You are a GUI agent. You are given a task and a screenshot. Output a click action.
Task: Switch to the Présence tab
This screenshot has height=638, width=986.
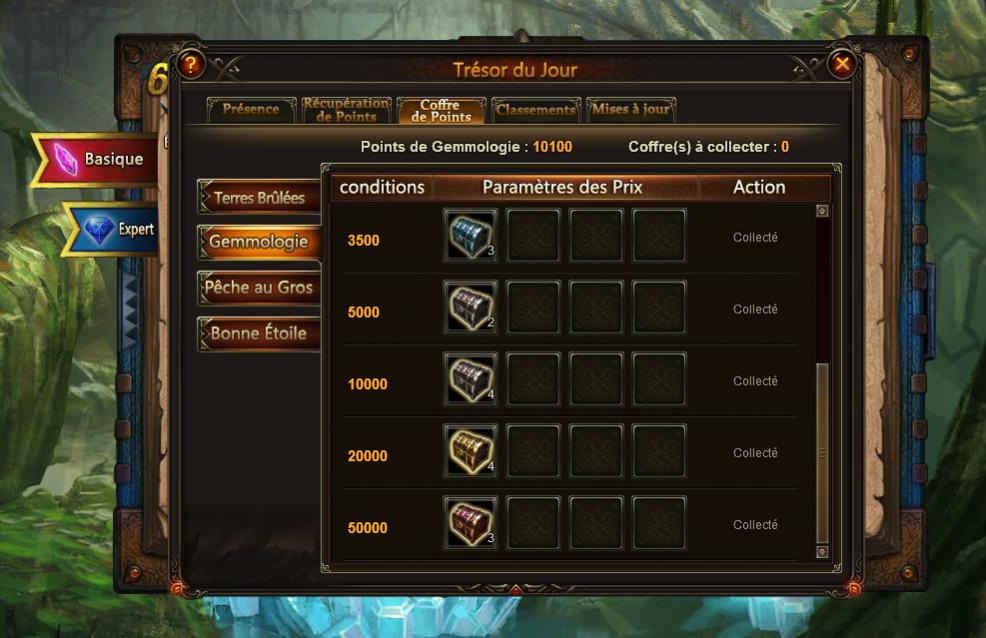coord(251,110)
